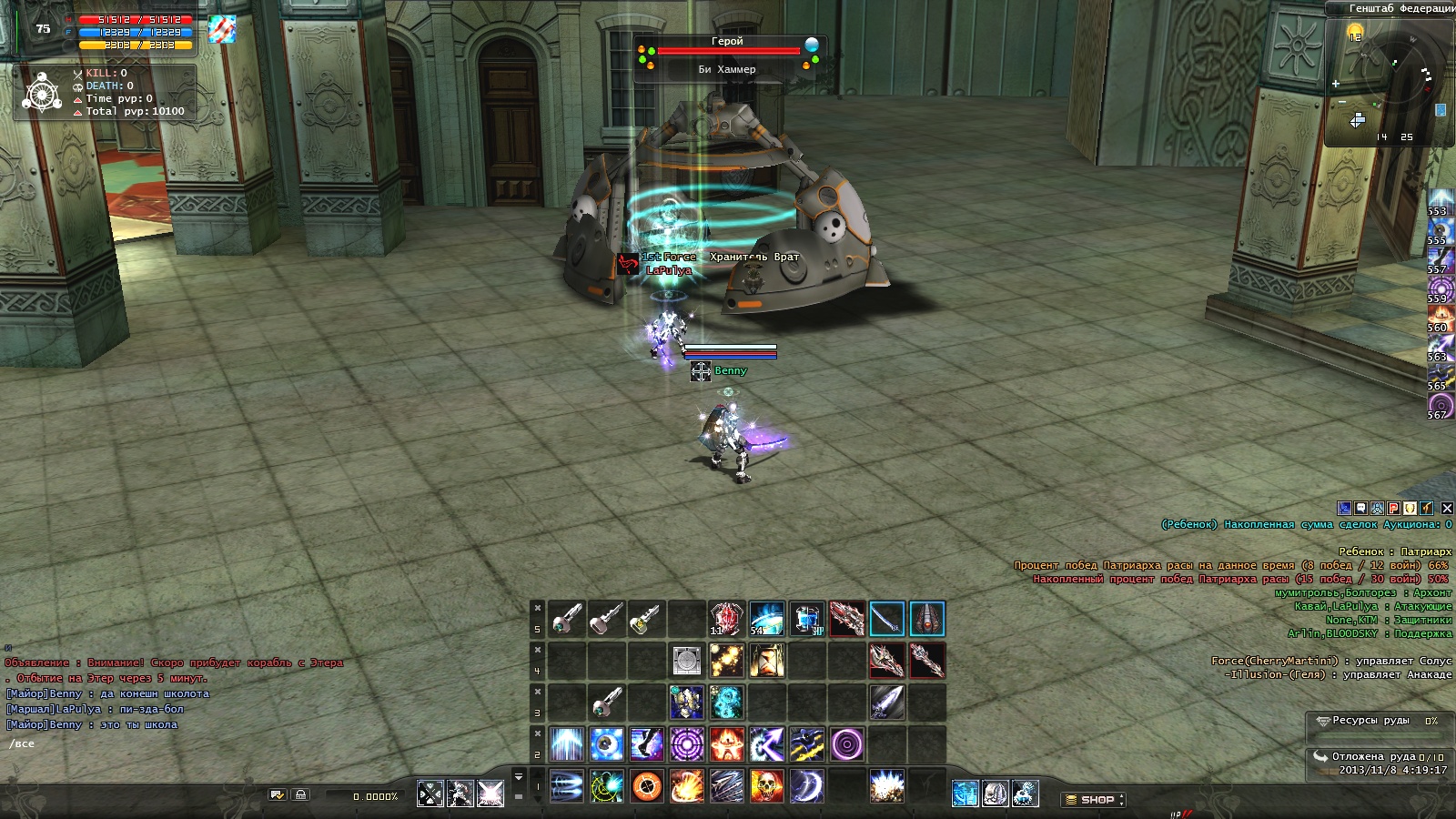Close the chat info panel with X
This screenshot has height=819, width=1456.
pyautogui.click(x=1447, y=508)
